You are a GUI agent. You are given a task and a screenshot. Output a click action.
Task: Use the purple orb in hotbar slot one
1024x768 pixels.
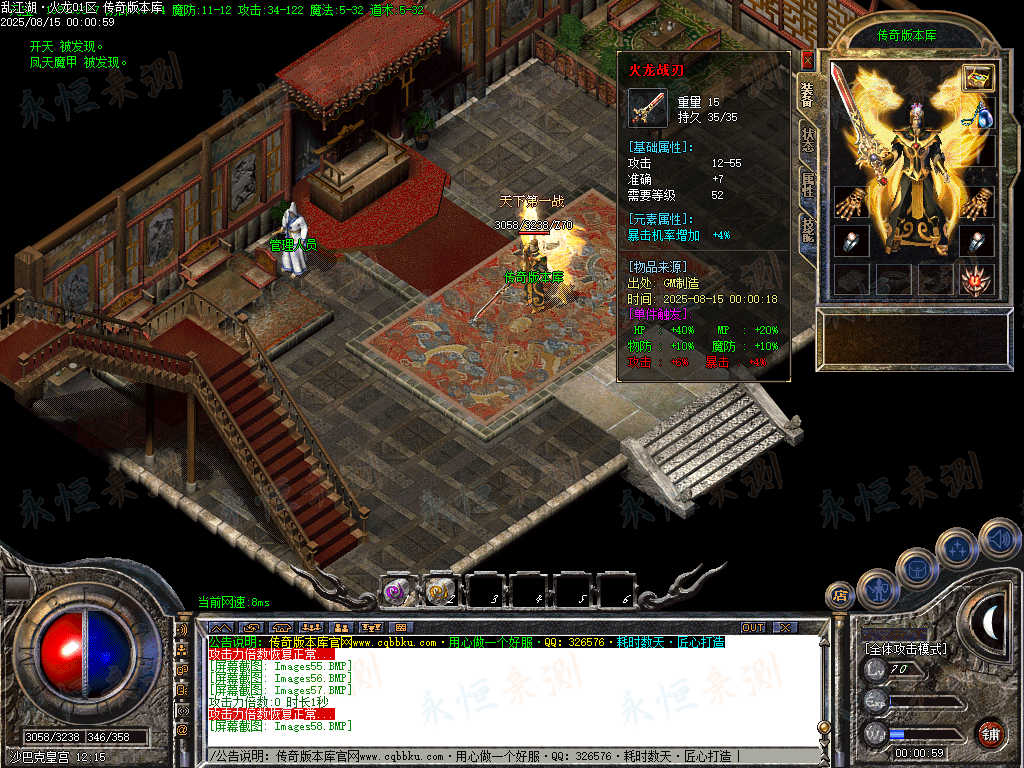point(397,591)
